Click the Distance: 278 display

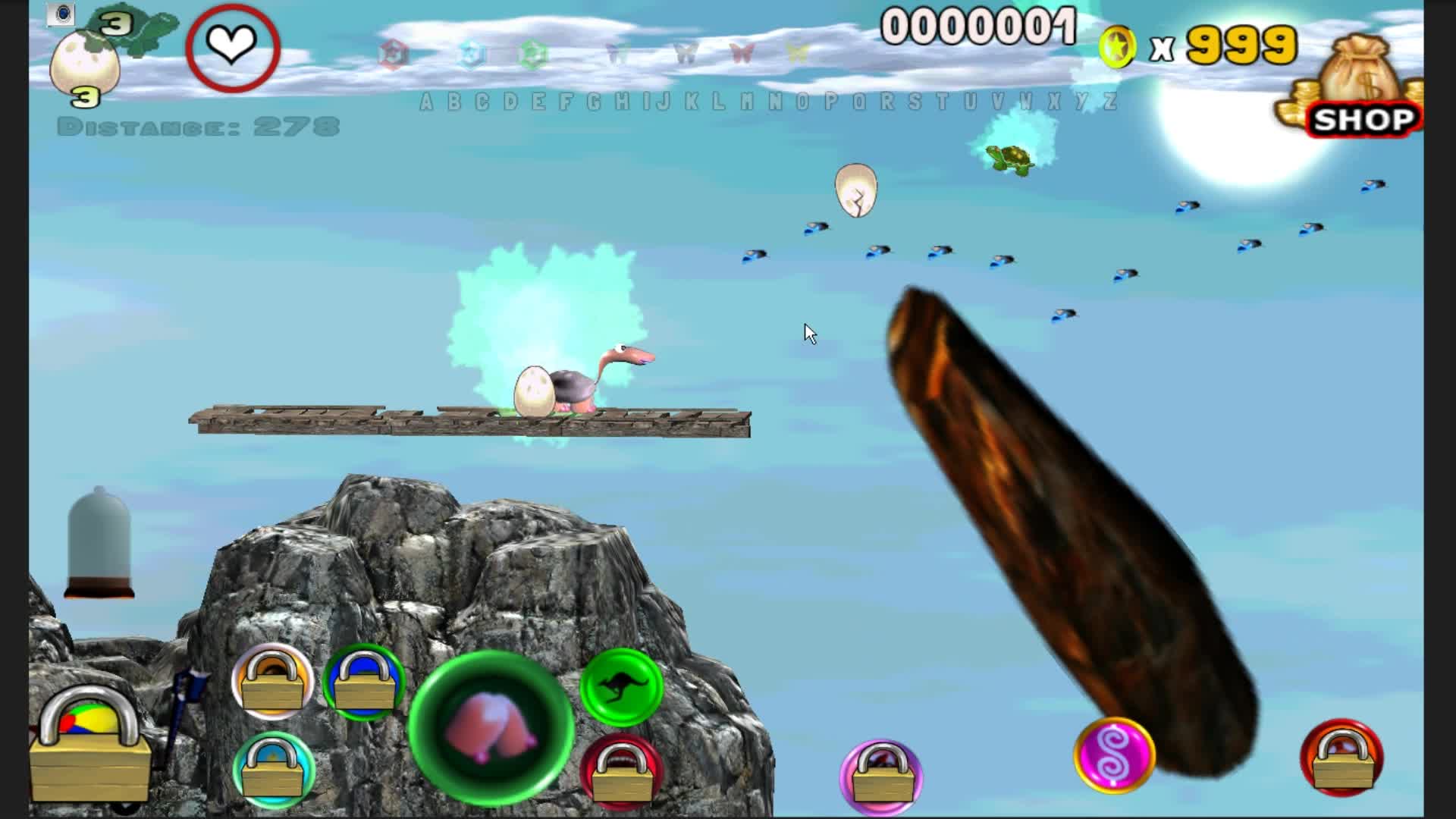pos(199,125)
